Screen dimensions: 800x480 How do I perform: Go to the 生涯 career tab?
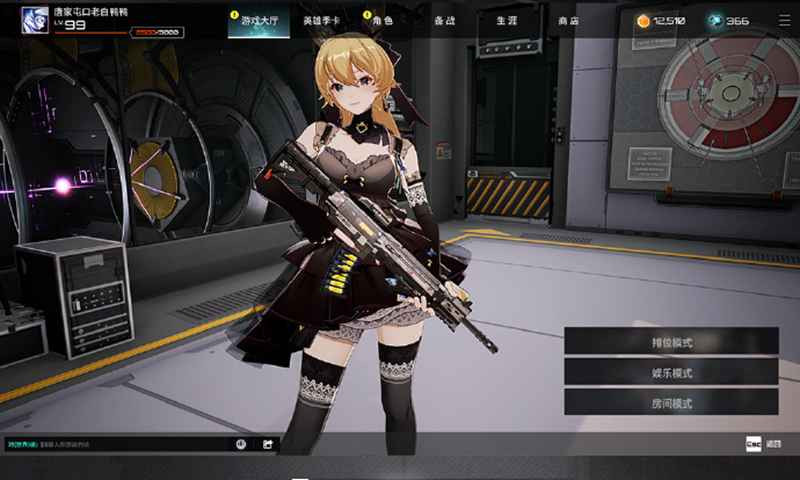click(x=506, y=21)
